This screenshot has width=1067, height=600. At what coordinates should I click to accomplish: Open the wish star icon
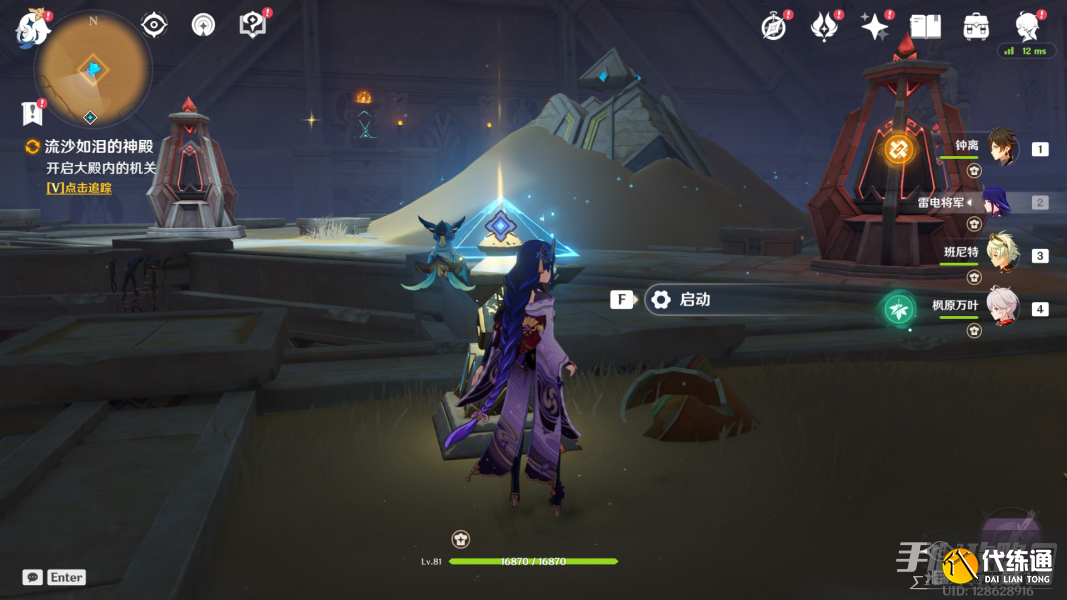[874, 27]
